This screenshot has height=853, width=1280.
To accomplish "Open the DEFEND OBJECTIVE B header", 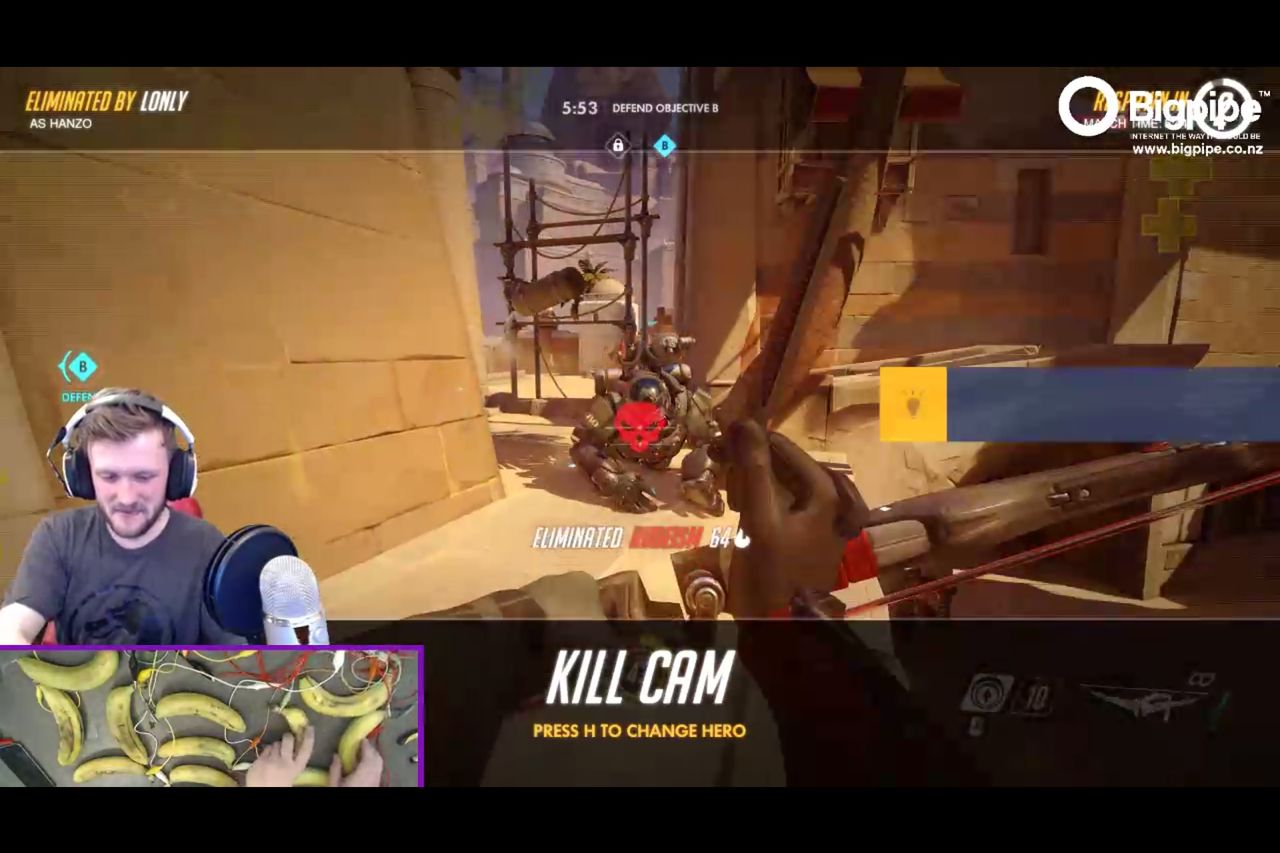I will click(x=667, y=108).
